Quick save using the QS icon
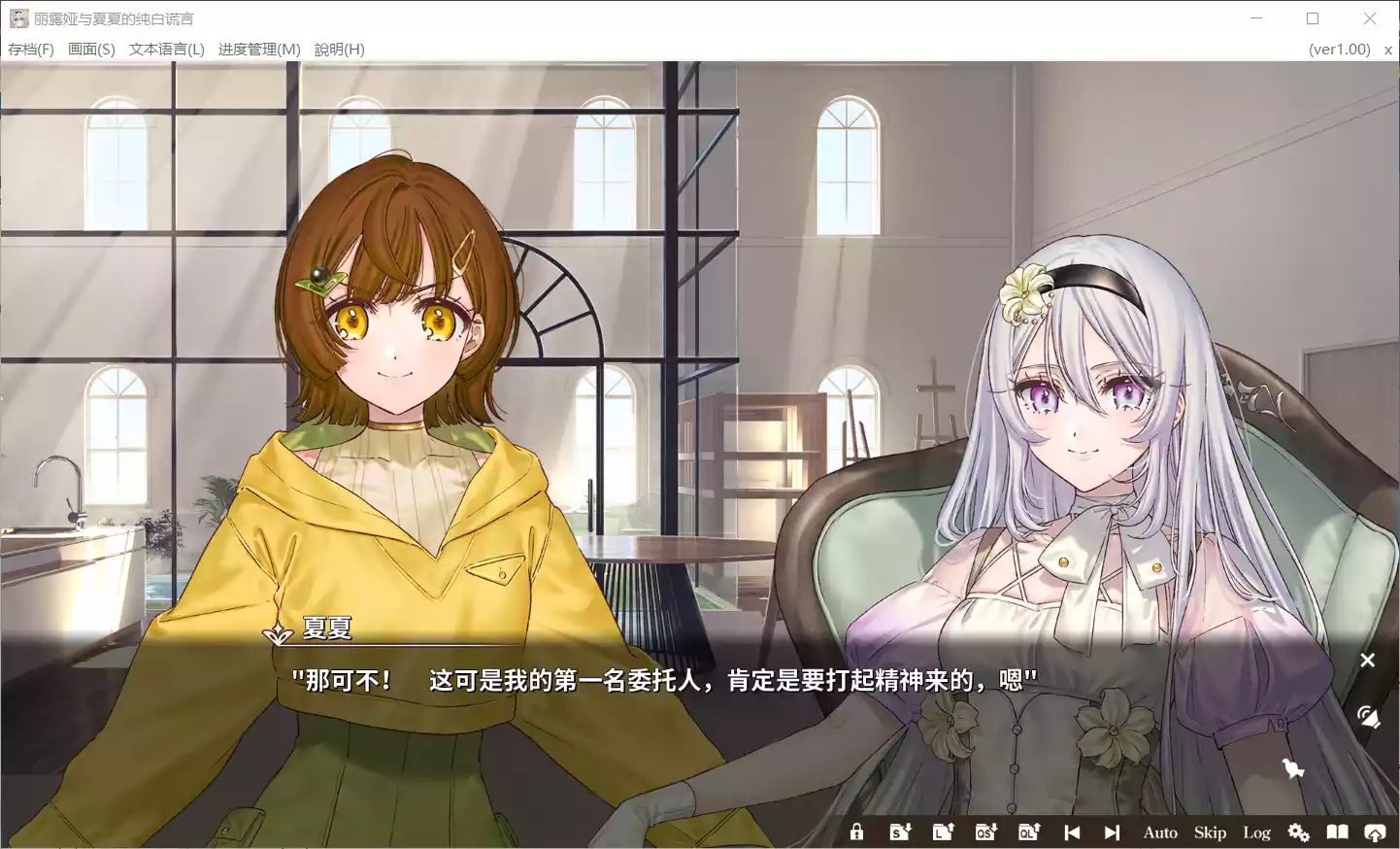The width and height of the screenshot is (1400, 849). coord(984,832)
